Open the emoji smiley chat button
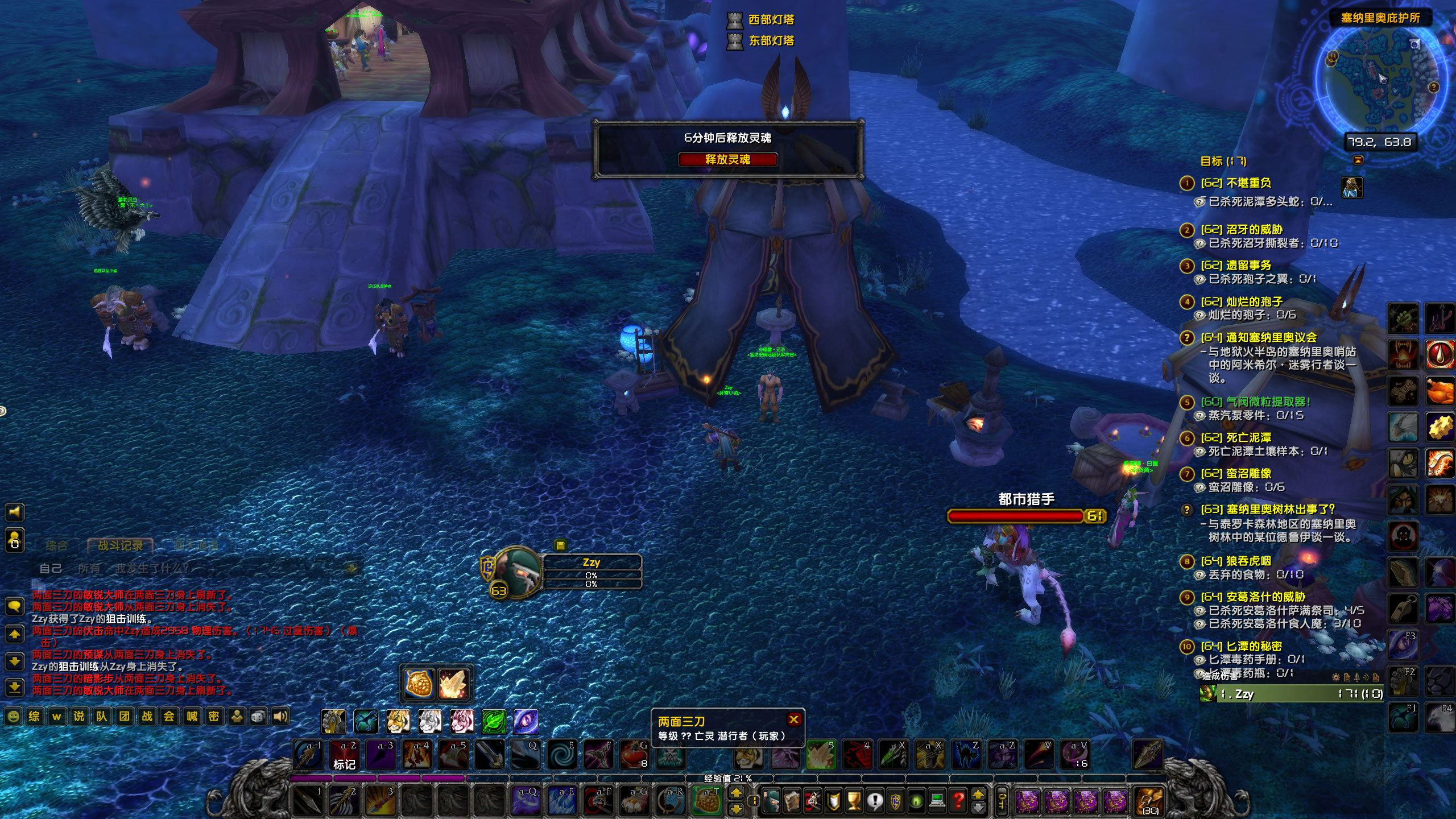 pos(13,716)
